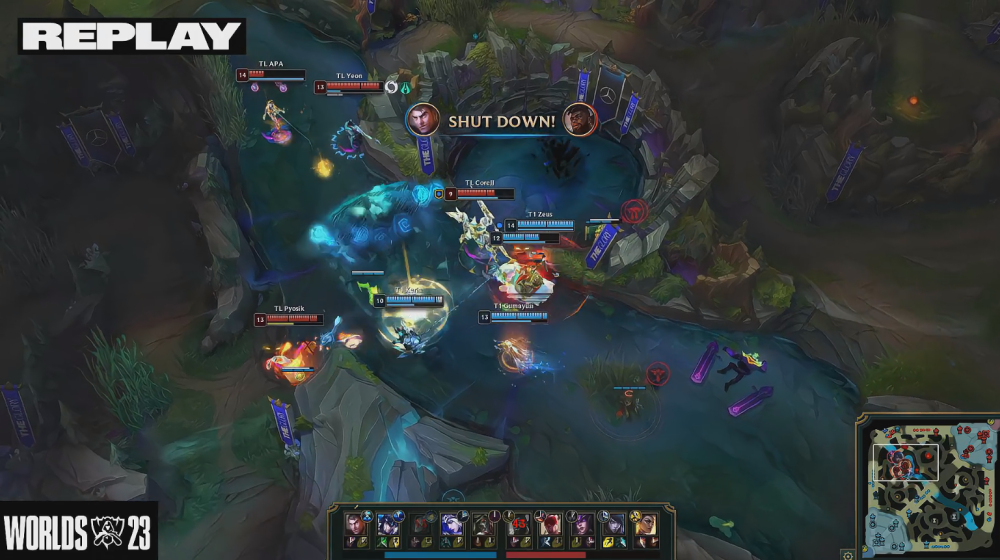
Task: Choose the white-haired blue champion portrait
Action: [450, 523]
